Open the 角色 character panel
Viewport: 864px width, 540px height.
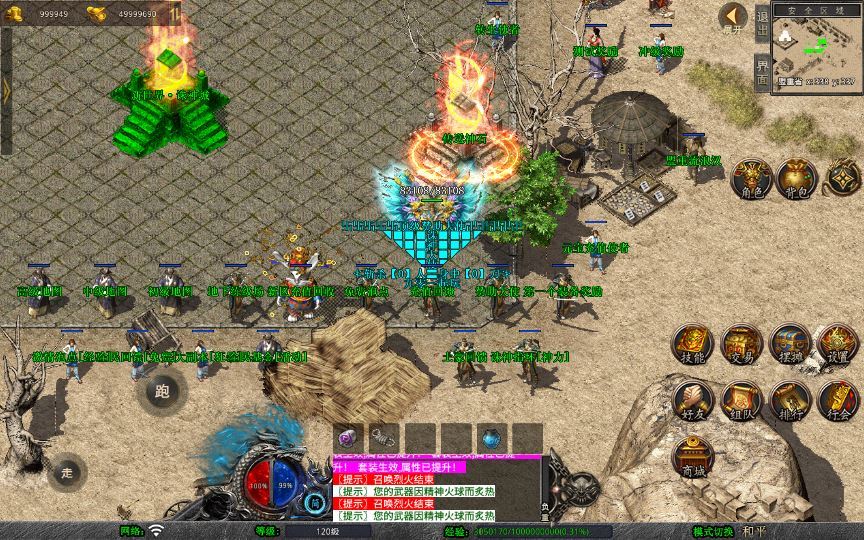(x=749, y=178)
